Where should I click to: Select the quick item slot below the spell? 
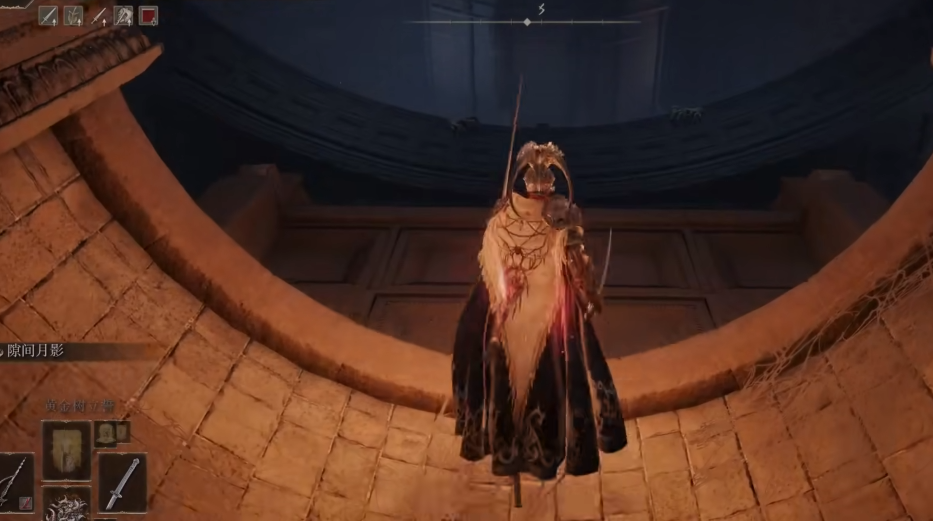pos(66,505)
